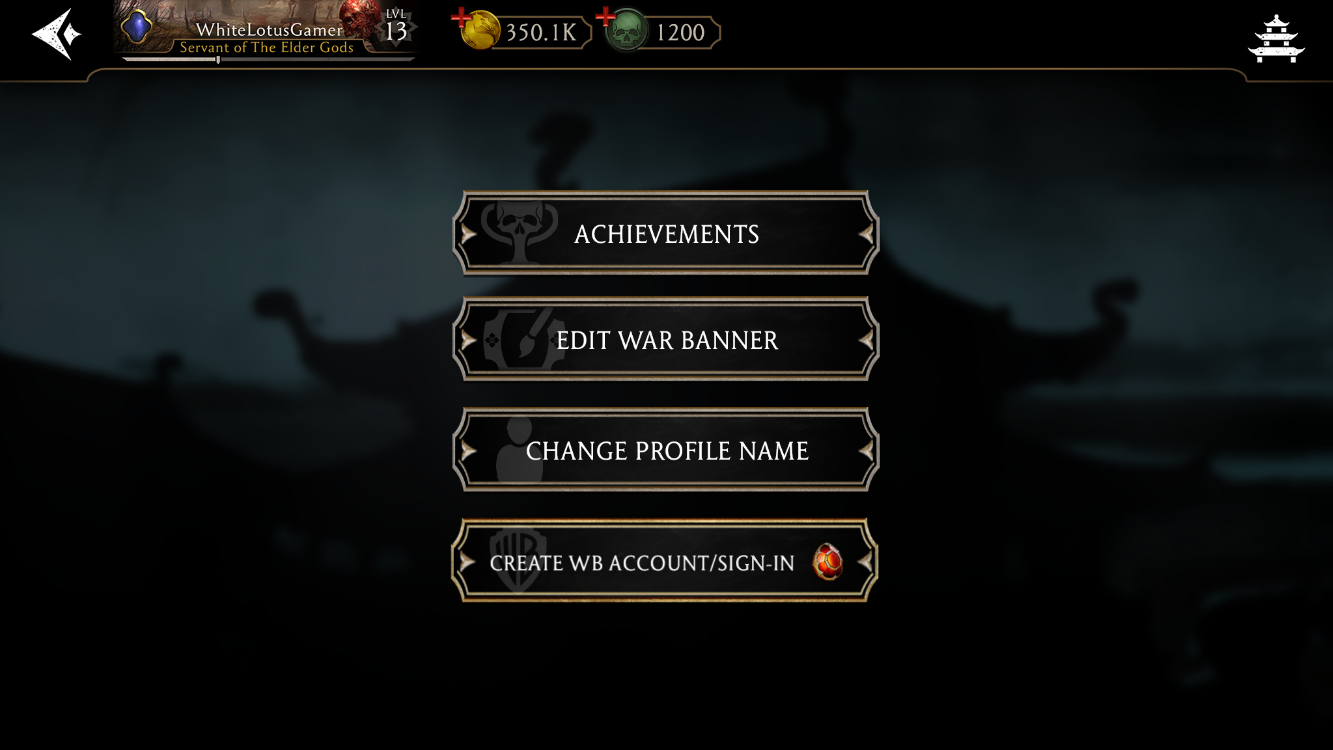
Task: Go back with the arrow icon
Action: pyautogui.click(x=56, y=34)
